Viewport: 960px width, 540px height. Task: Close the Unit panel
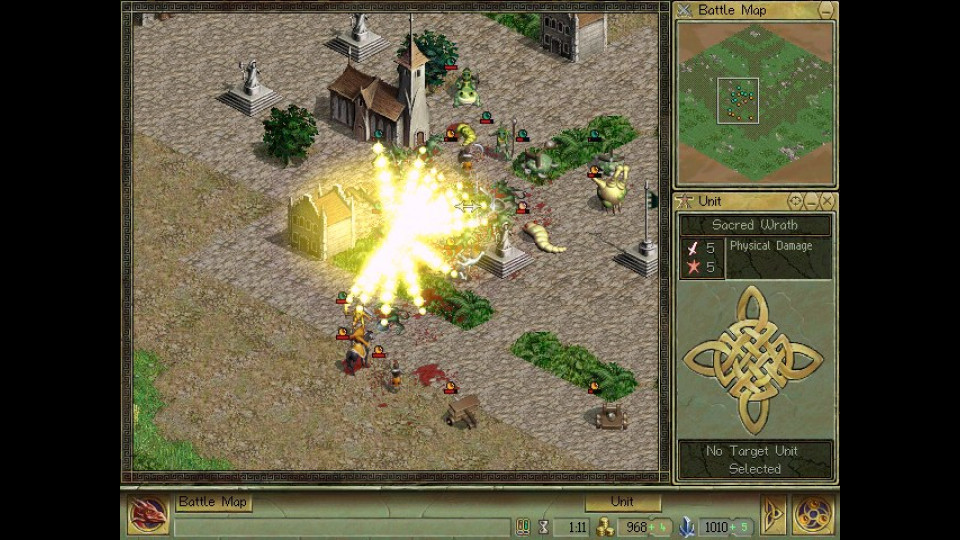pos(827,201)
